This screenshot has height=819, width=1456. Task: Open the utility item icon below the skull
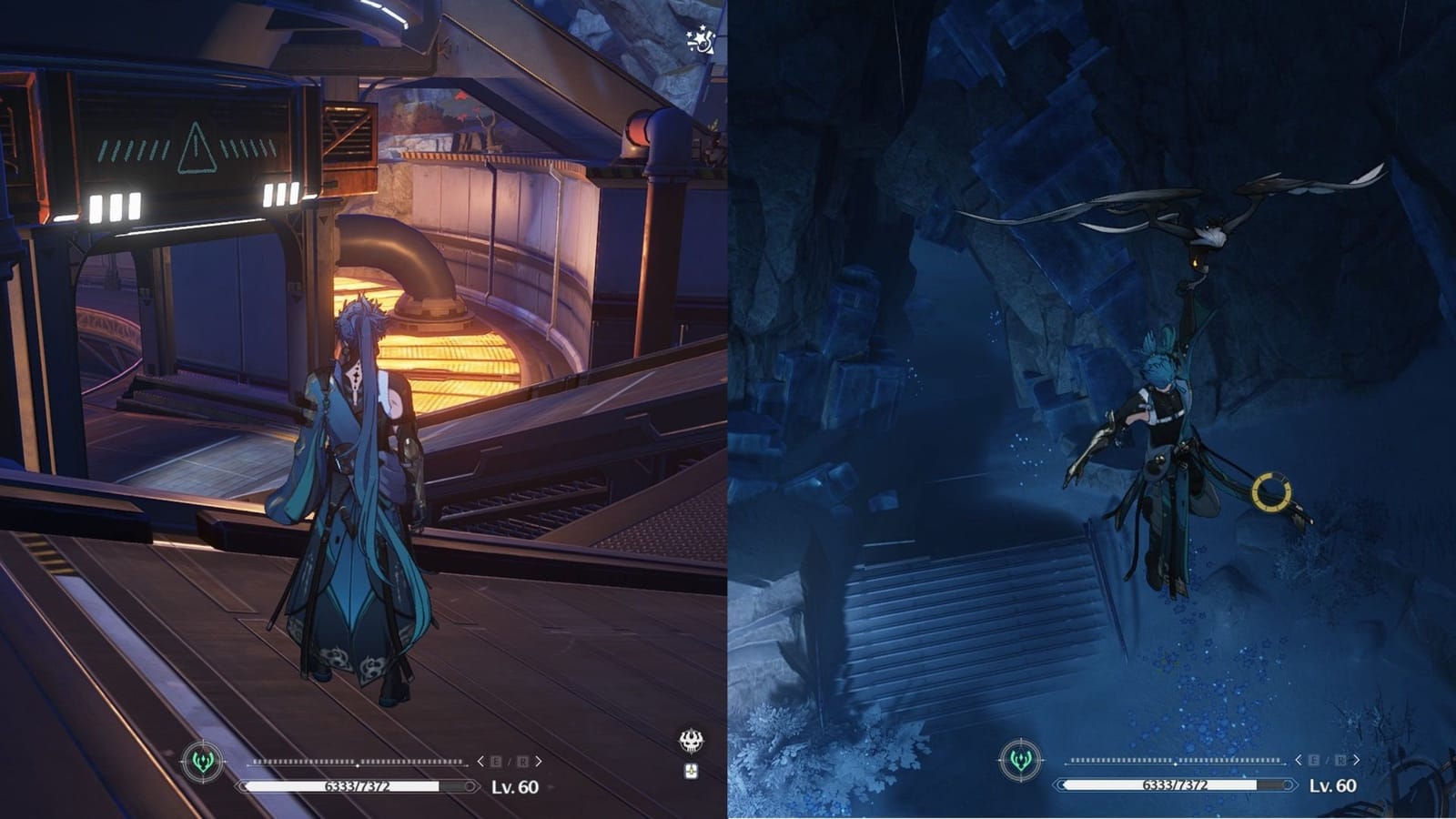693,771
